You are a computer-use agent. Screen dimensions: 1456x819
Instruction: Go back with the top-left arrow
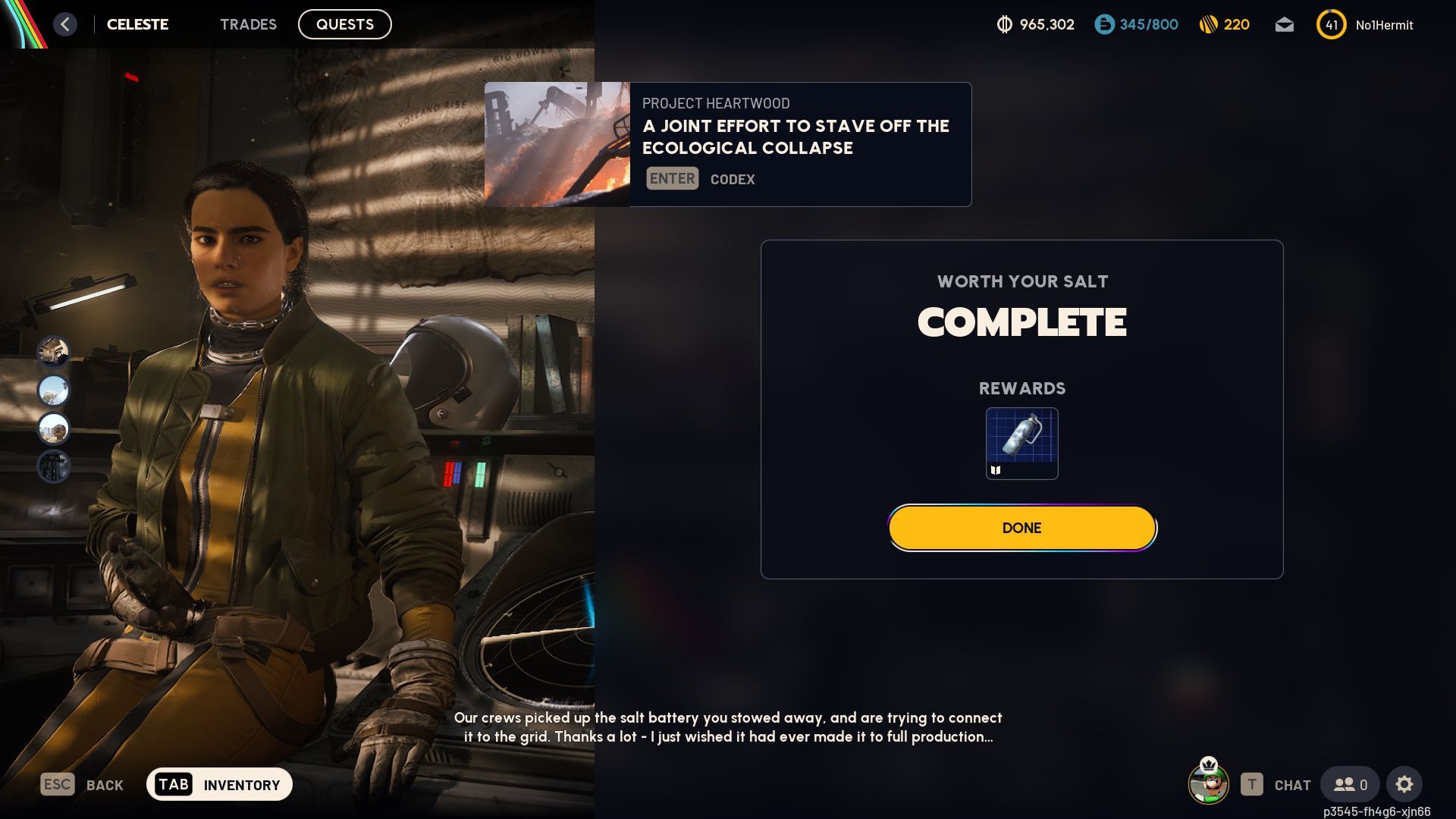[x=65, y=24]
